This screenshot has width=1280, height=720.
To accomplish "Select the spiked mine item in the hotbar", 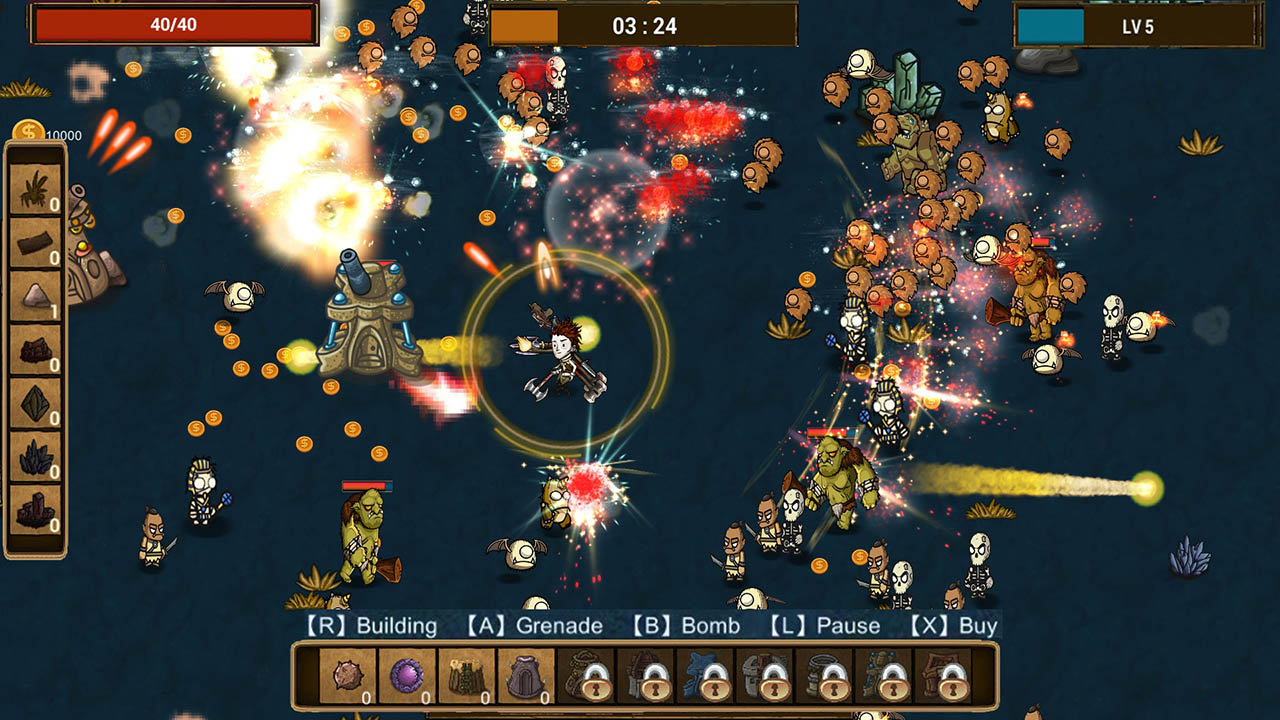I will pyautogui.click(x=346, y=677).
